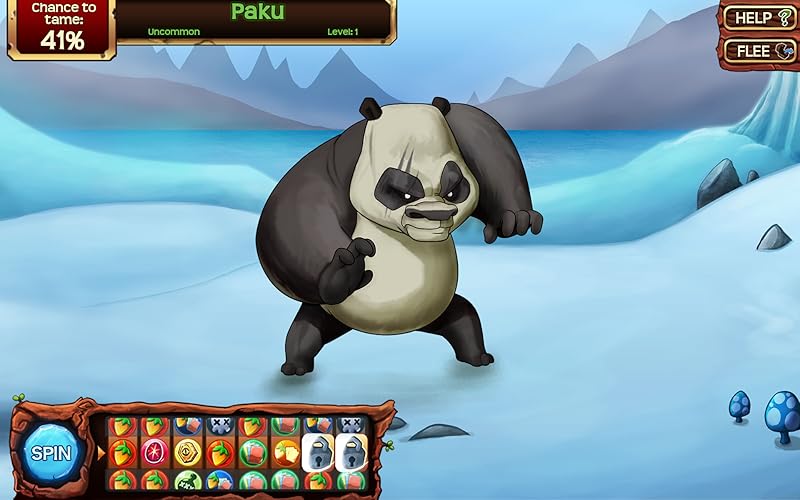Open the Help screen

point(759,17)
